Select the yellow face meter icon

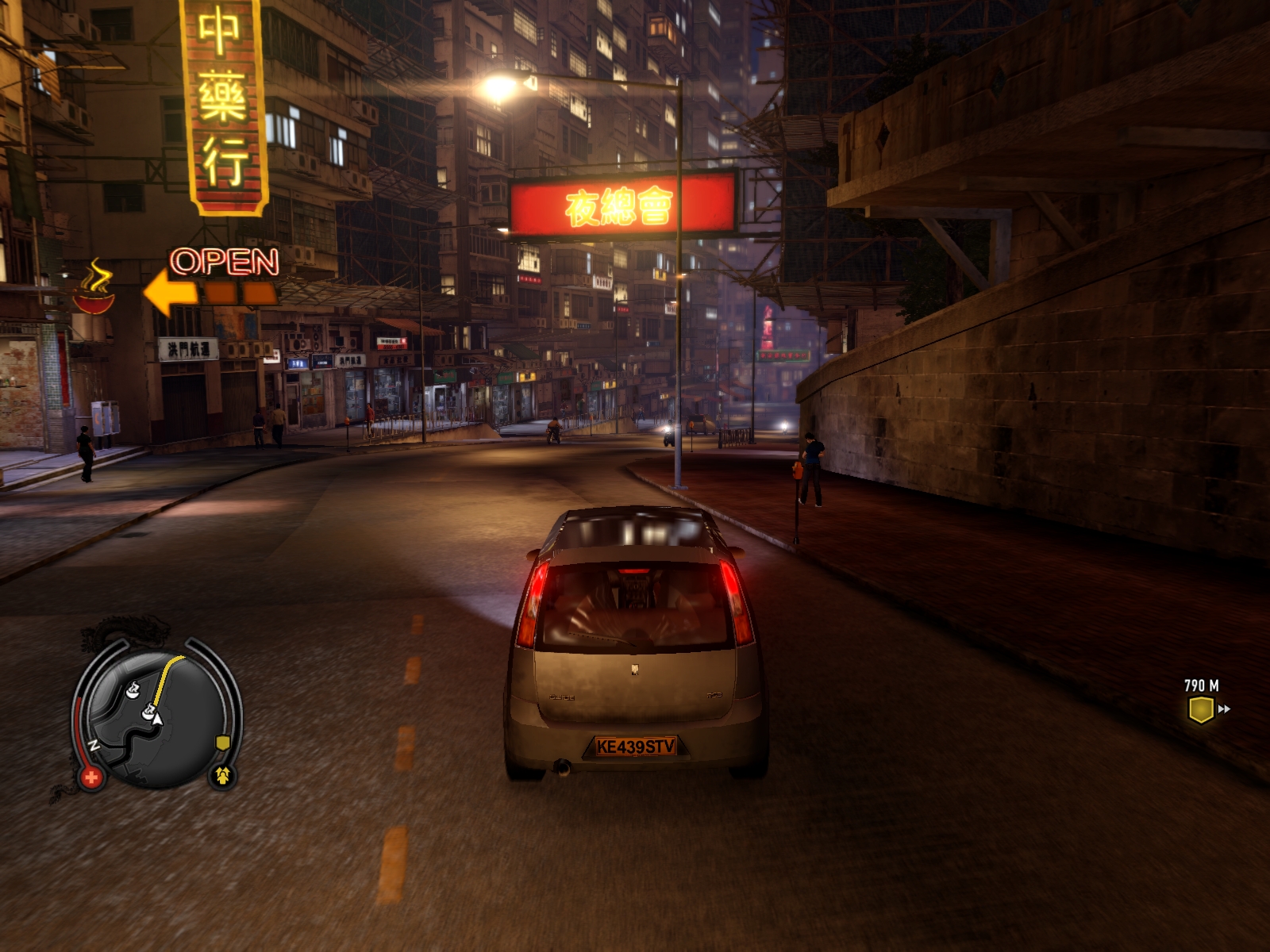(223, 775)
